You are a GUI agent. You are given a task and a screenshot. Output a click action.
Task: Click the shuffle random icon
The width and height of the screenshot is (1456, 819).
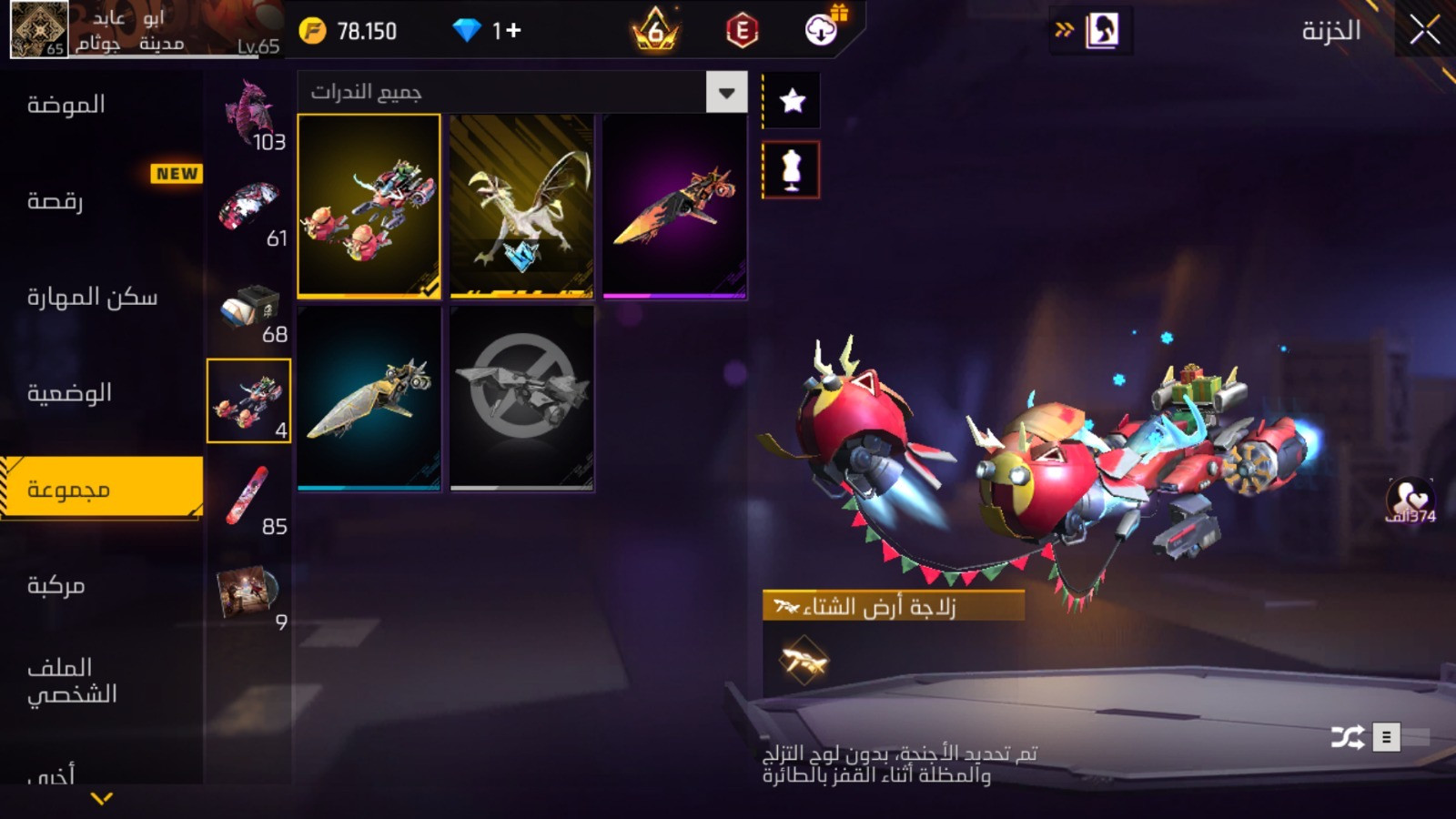coord(1347,736)
